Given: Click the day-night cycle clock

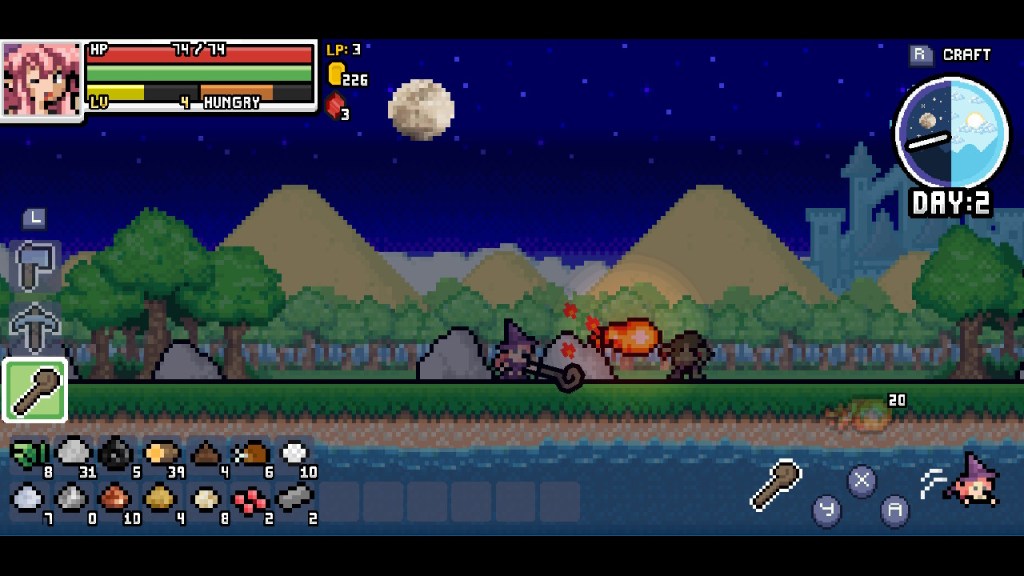Looking at the screenshot, I should tap(951, 132).
